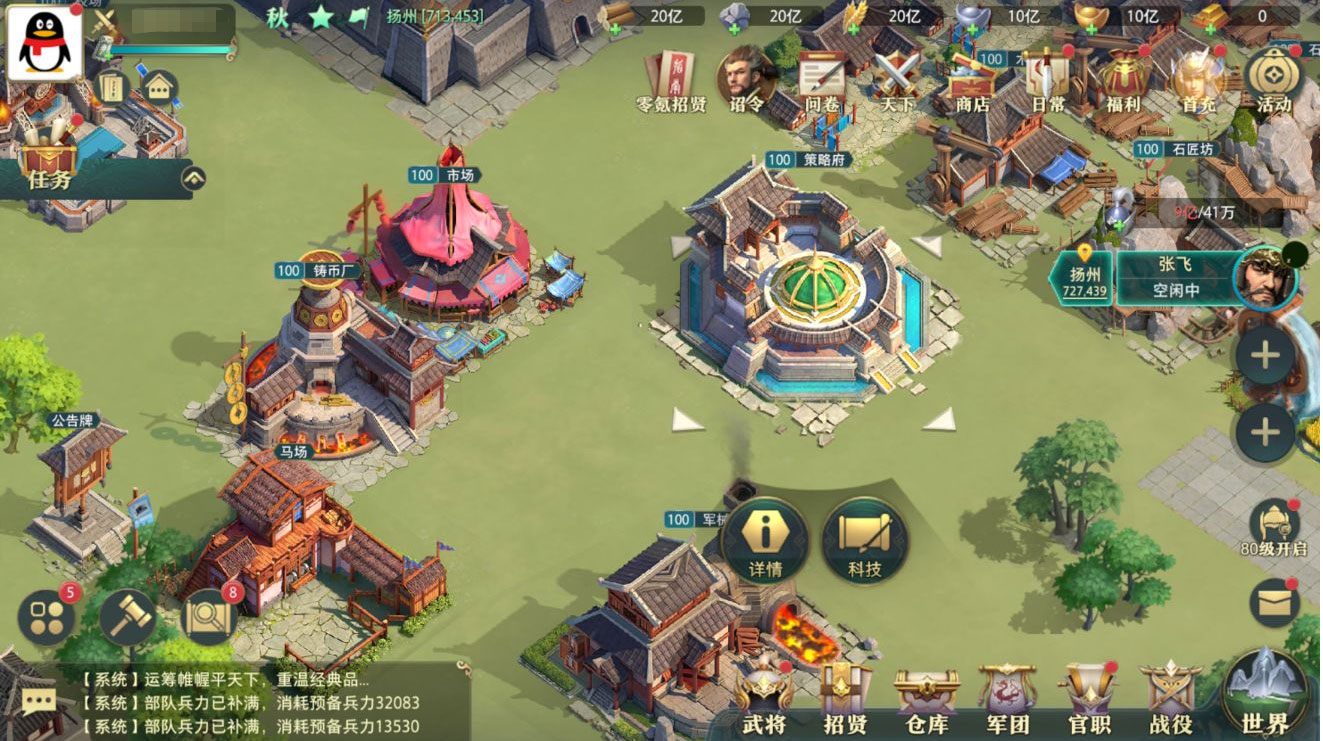The height and width of the screenshot is (741, 1323).
Task: Open the 活动 events icon
Action: pos(1273,79)
